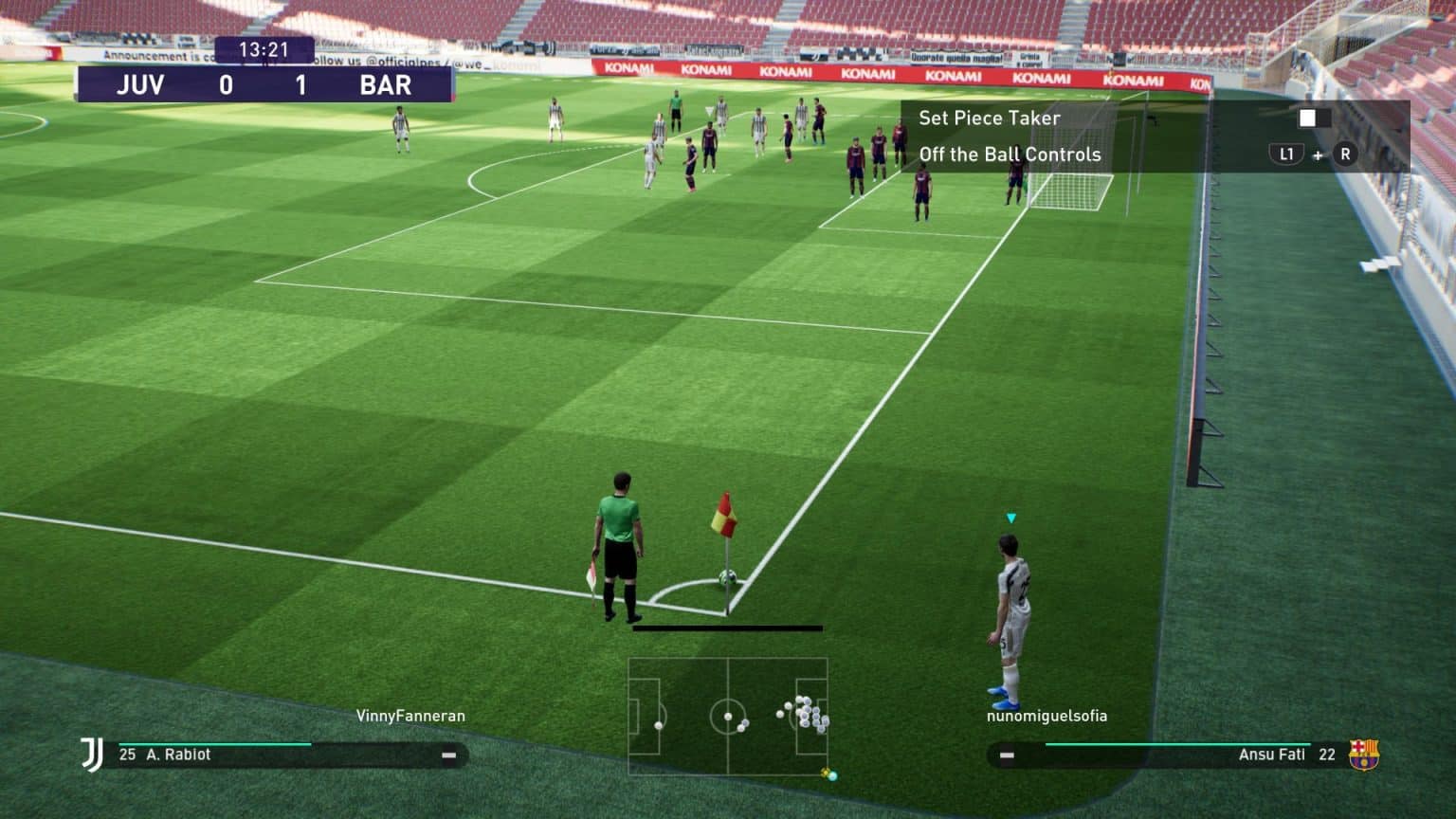
Task: Select the Juventus club crest icon
Action: coord(91,755)
